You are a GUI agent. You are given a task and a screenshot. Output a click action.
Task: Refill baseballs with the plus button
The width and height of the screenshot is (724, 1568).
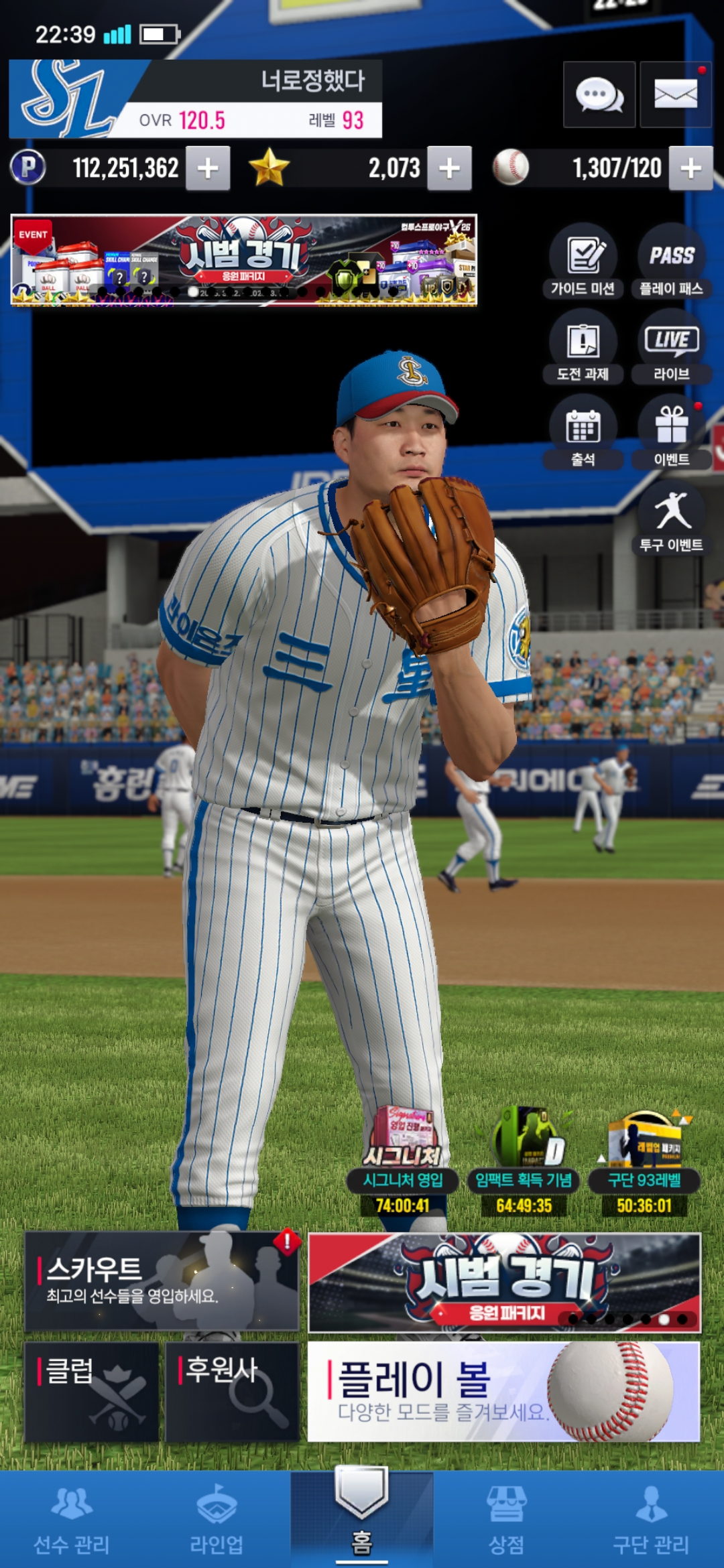pyautogui.click(x=690, y=168)
